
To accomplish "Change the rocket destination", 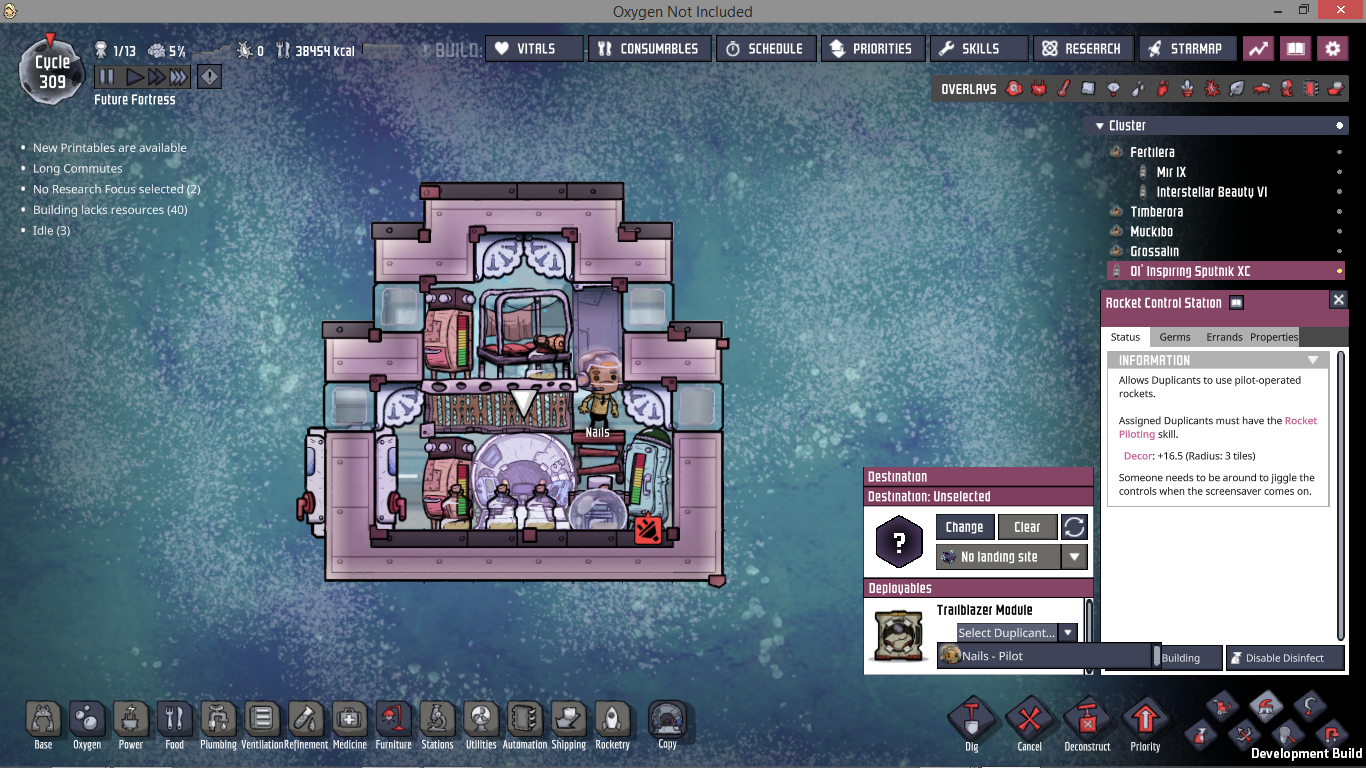I will pos(964,527).
